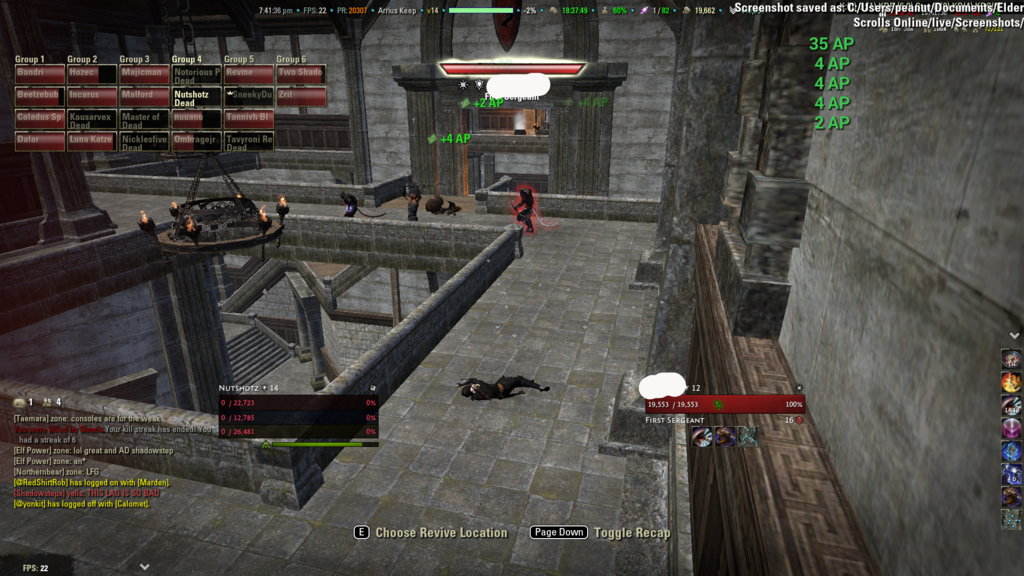Select Tannivh Bl's frame in Group 5
1024x576 pixels.
click(249, 118)
